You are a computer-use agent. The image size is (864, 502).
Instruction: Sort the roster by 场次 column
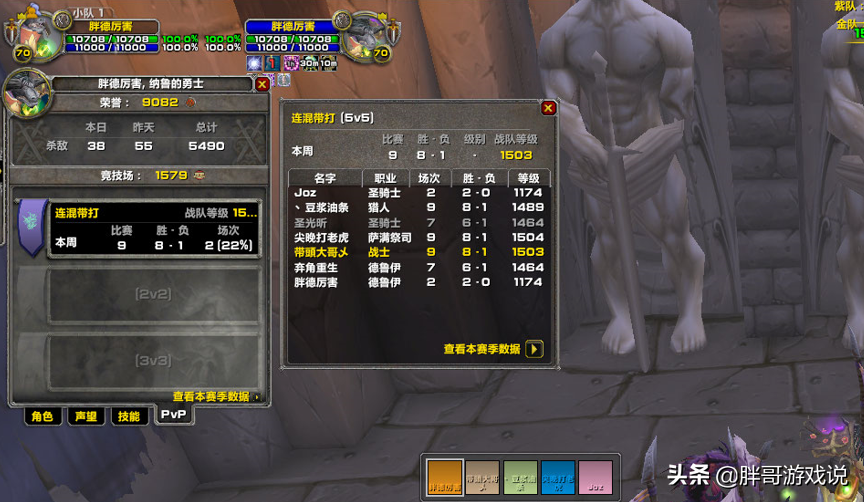coord(431,178)
